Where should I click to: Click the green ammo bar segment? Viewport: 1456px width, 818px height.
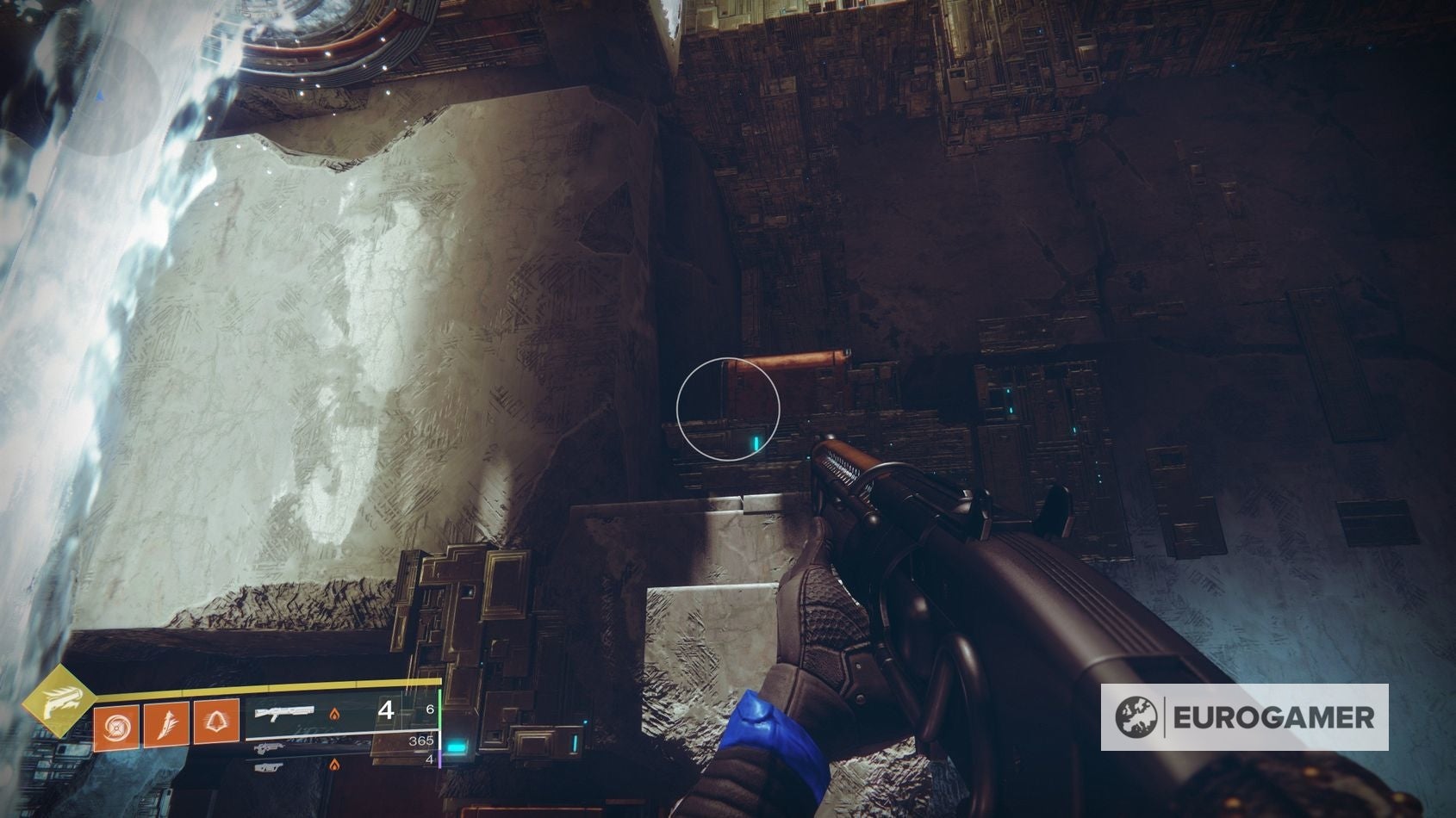pos(439,710)
